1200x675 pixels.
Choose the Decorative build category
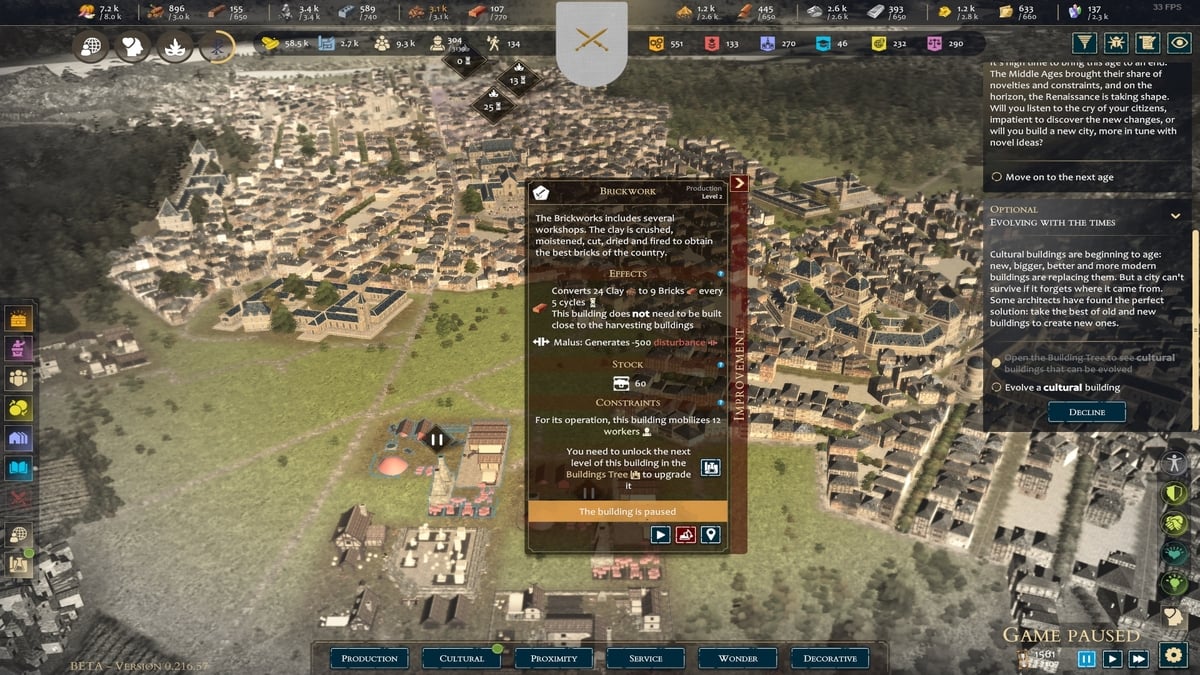click(x=830, y=658)
